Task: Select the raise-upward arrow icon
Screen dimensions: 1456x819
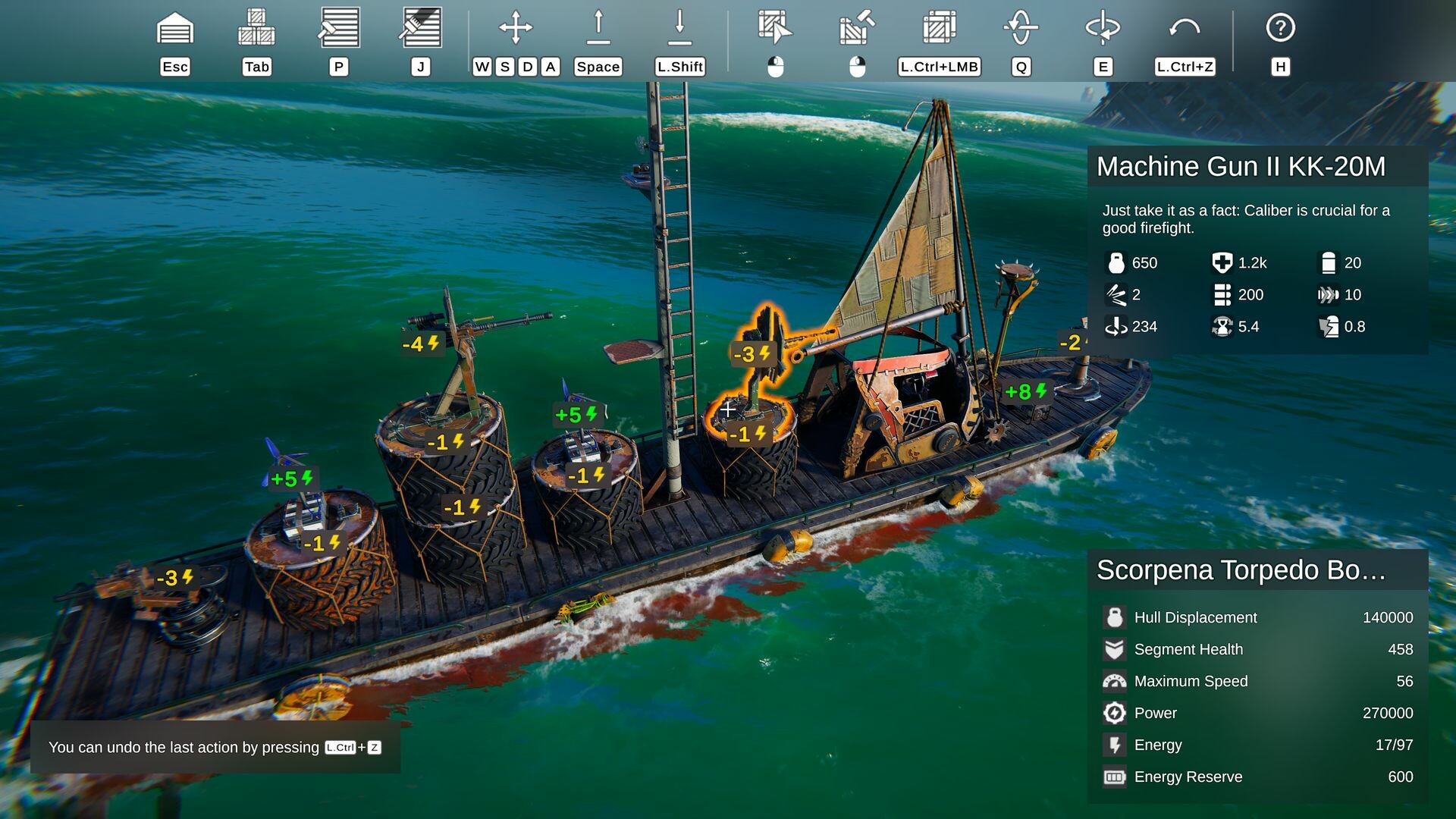Action: [598, 28]
